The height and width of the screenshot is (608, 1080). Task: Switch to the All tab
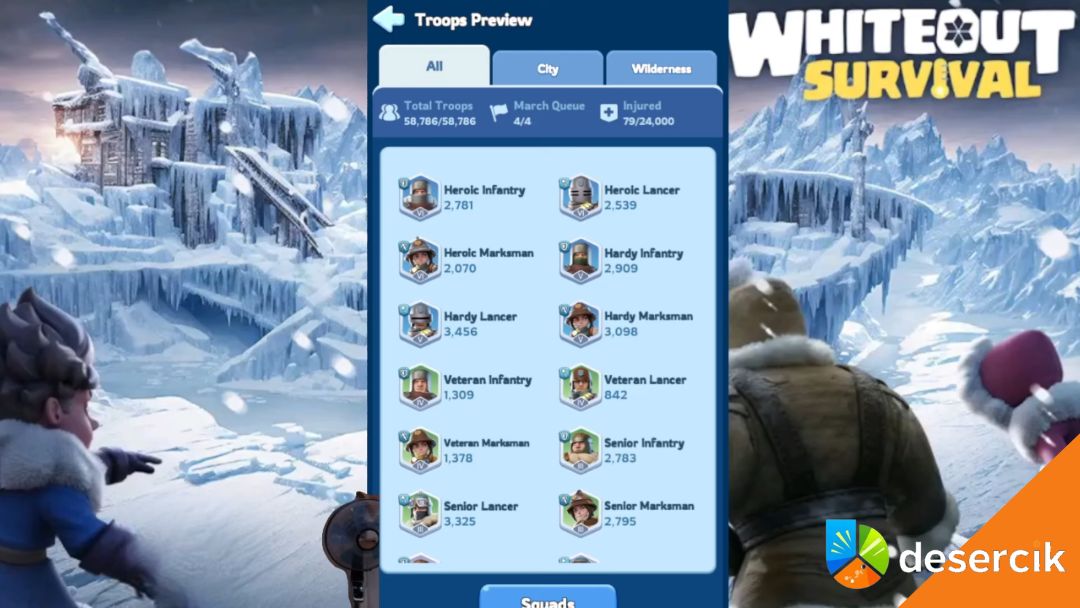pyautogui.click(x=434, y=67)
